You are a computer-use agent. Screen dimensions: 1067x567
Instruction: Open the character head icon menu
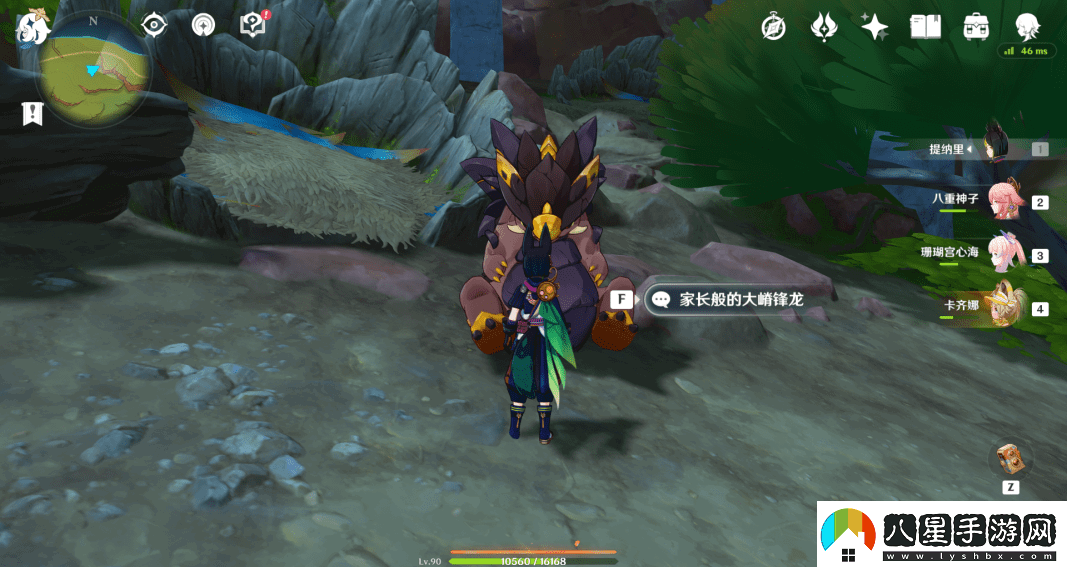tap(1027, 27)
